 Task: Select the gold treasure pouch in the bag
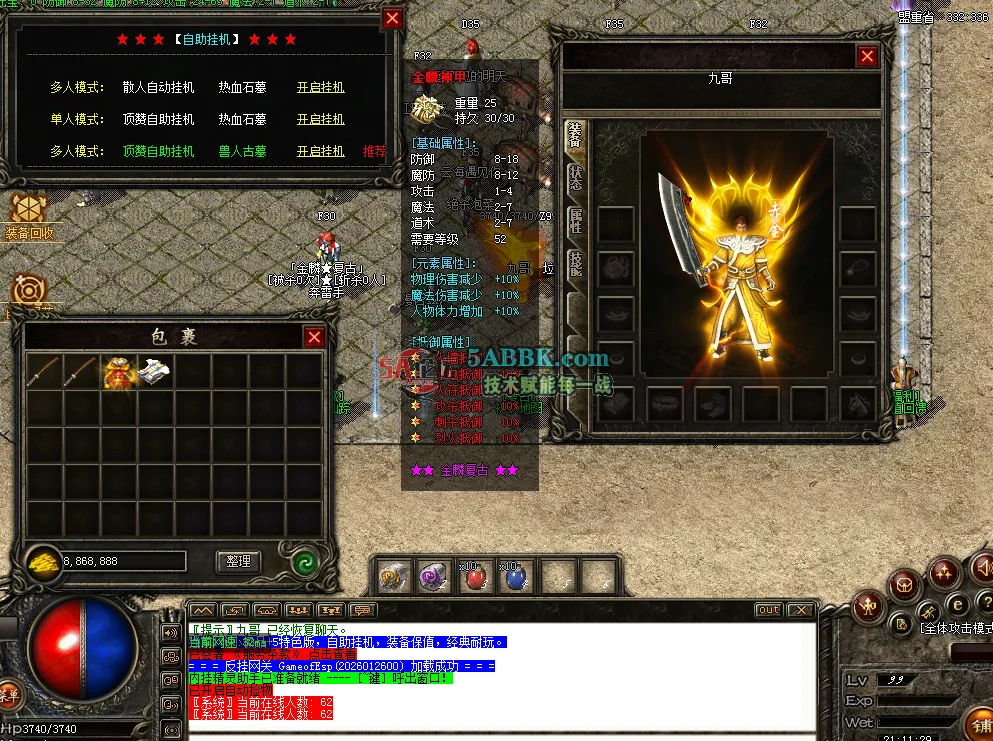(118, 372)
